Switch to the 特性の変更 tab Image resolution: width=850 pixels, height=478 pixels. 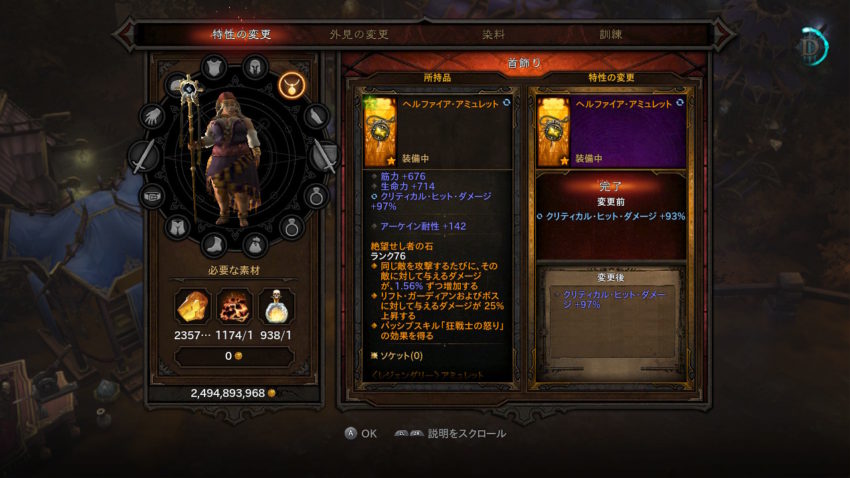(x=241, y=34)
